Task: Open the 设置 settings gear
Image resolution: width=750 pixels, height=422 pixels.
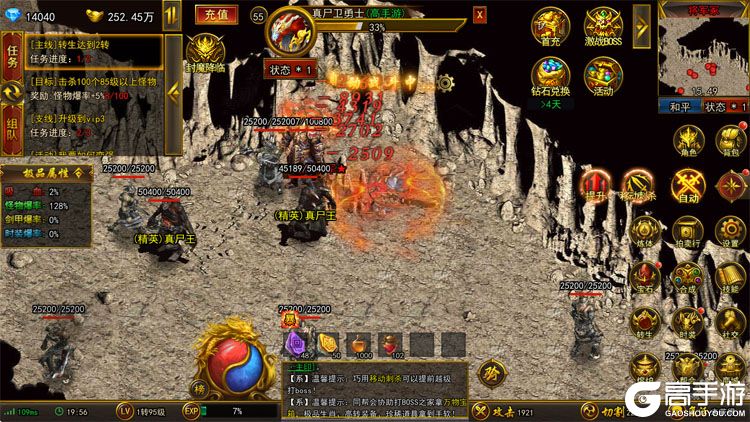Action: pyautogui.click(x=731, y=230)
